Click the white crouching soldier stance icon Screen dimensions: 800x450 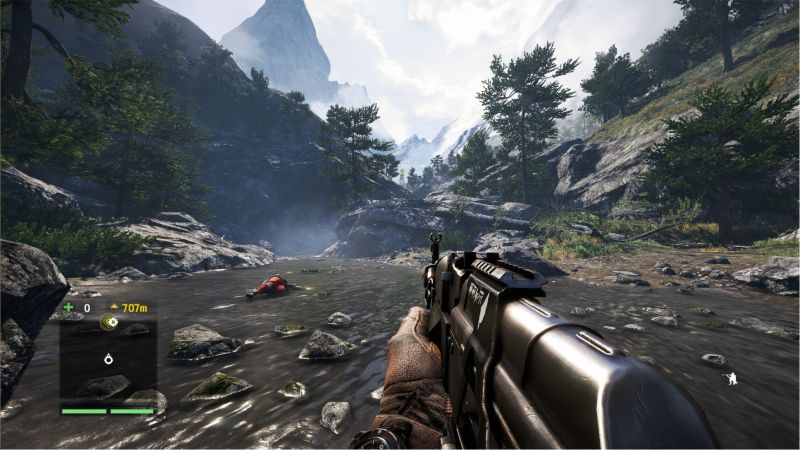tap(731, 379)
